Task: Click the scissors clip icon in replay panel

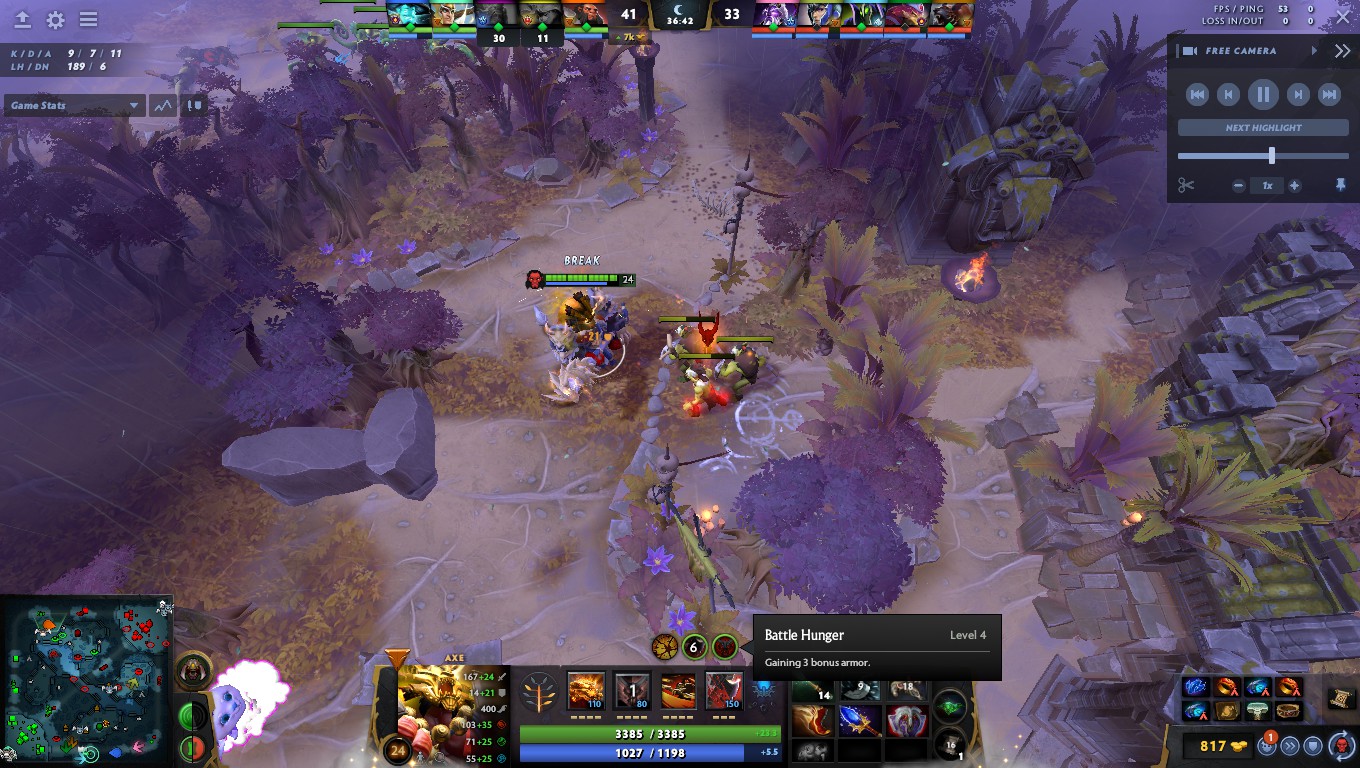Action: (1186, 185)
